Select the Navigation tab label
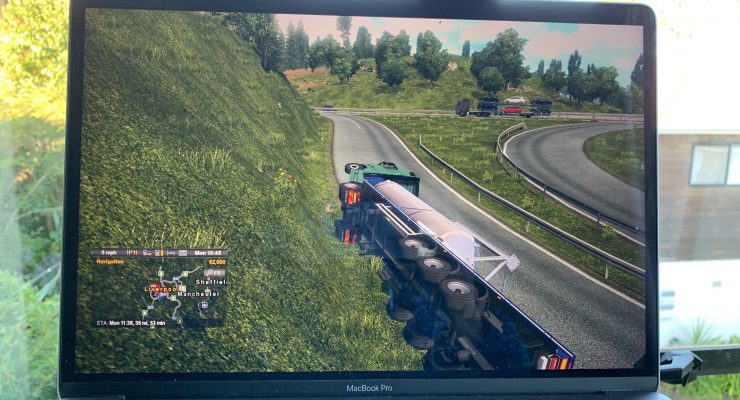Screen dimensions: 740x400 click(x=110, y=262)
